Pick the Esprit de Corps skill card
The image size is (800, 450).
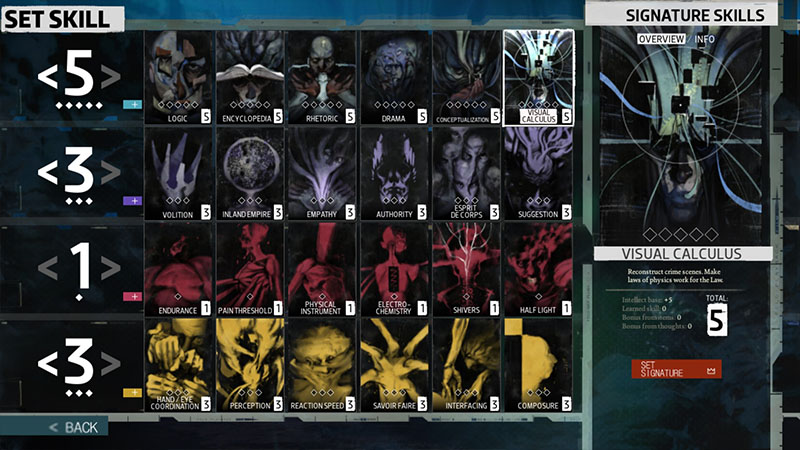click(x=466, y=172)
